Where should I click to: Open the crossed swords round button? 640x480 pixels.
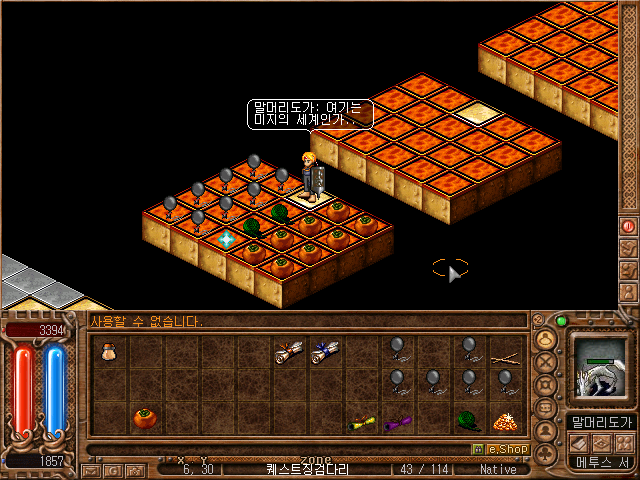(x=546, y=362)
